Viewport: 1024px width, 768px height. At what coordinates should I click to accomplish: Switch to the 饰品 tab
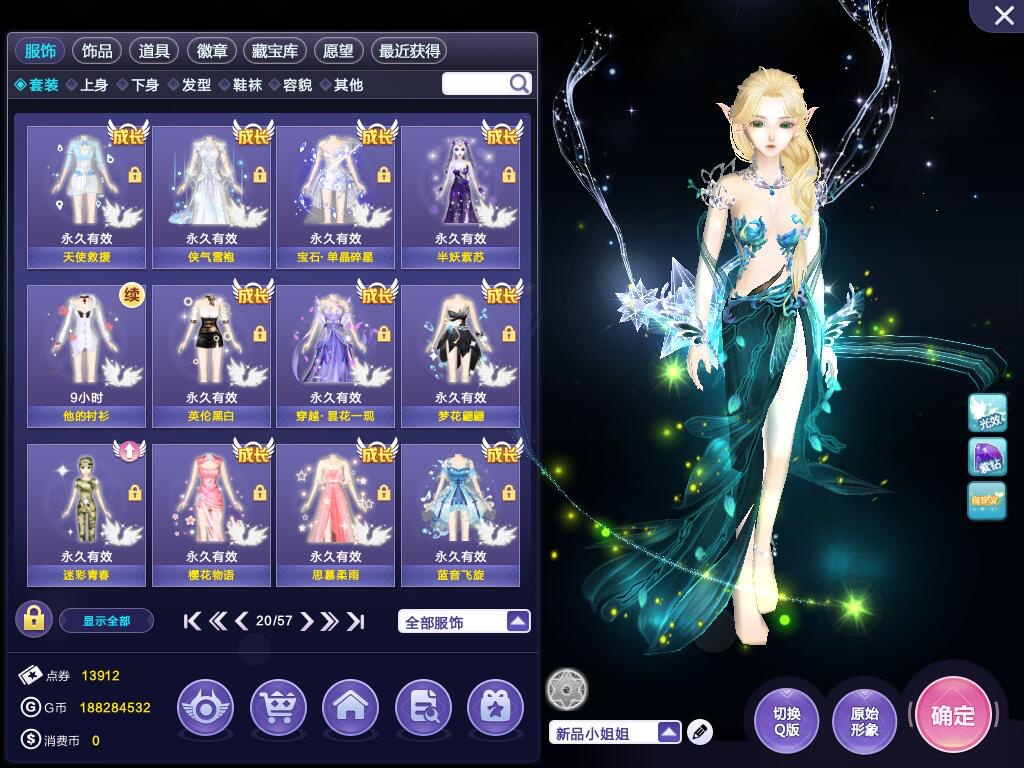point(97,51)
